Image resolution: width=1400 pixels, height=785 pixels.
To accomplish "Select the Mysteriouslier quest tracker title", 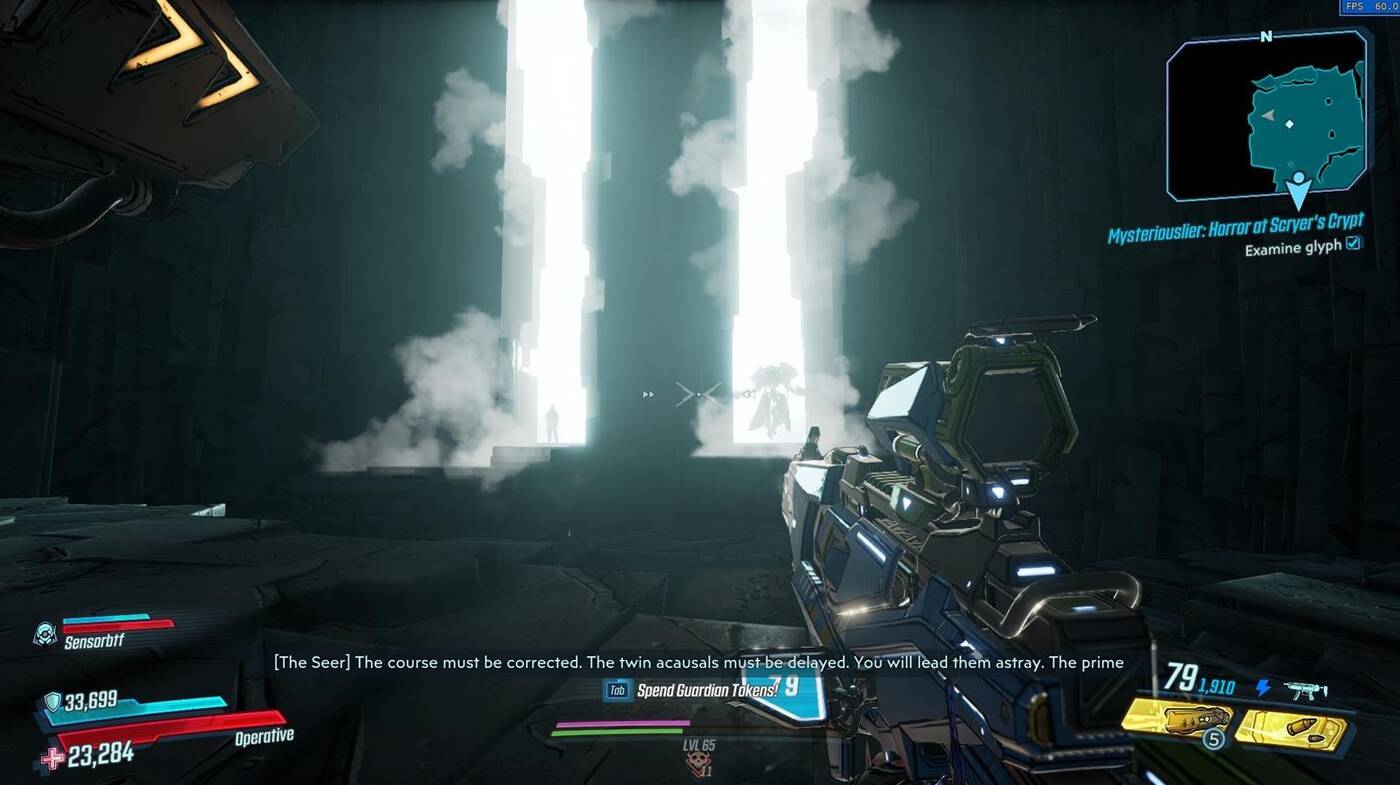I will point(1235,227).
